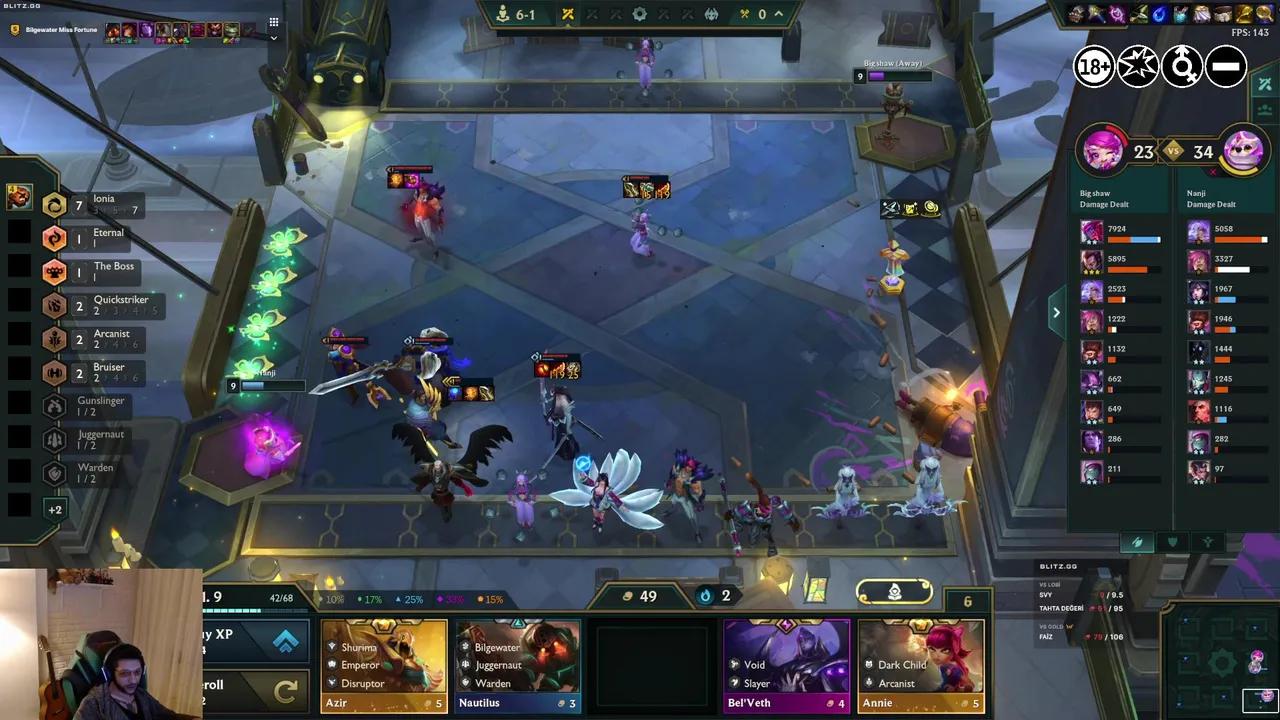
Task: Click the blue tear item icon top right
Action: pyautogui.click(x=1157, y=13)
